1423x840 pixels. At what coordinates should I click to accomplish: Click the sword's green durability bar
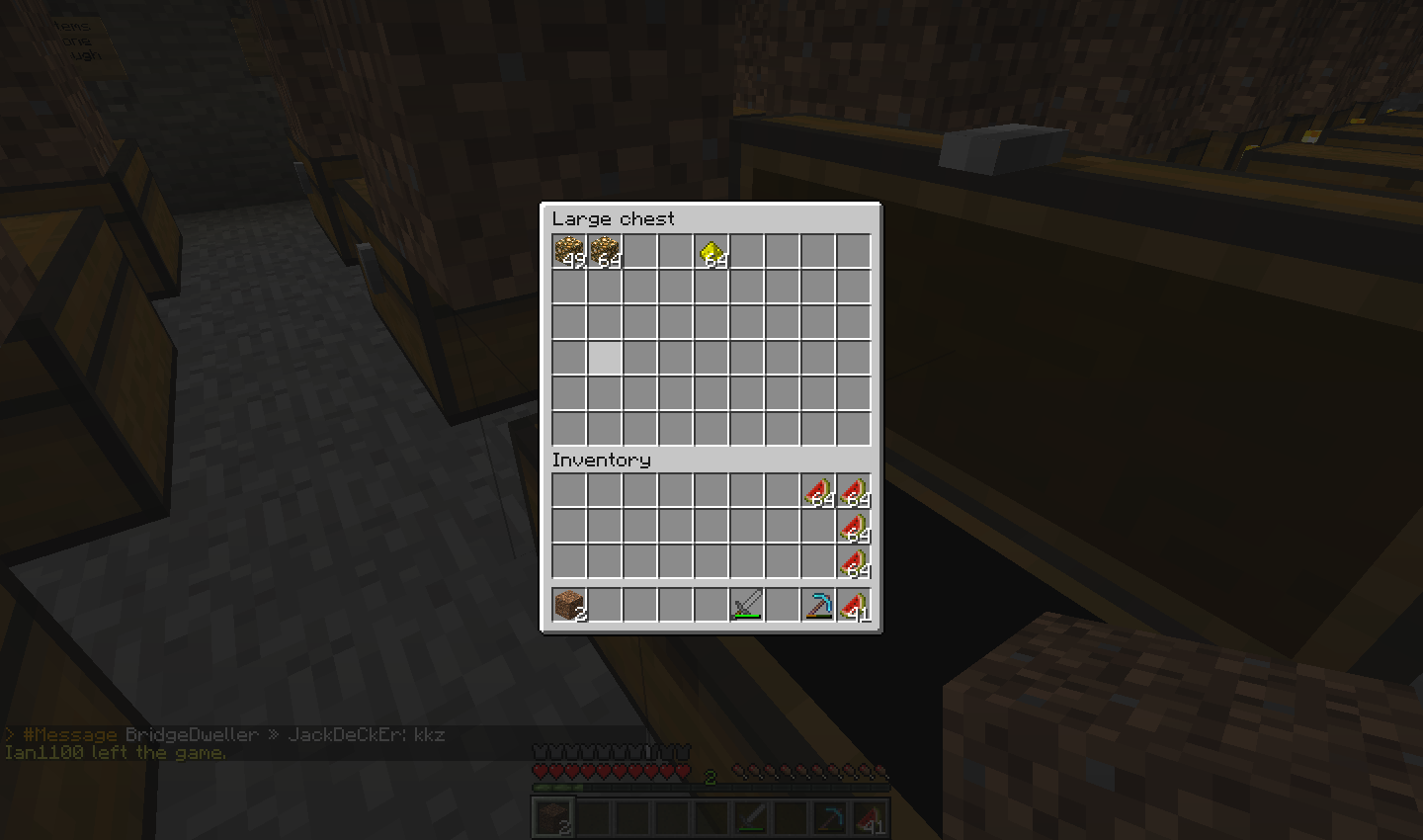click(x=746, y=615)
